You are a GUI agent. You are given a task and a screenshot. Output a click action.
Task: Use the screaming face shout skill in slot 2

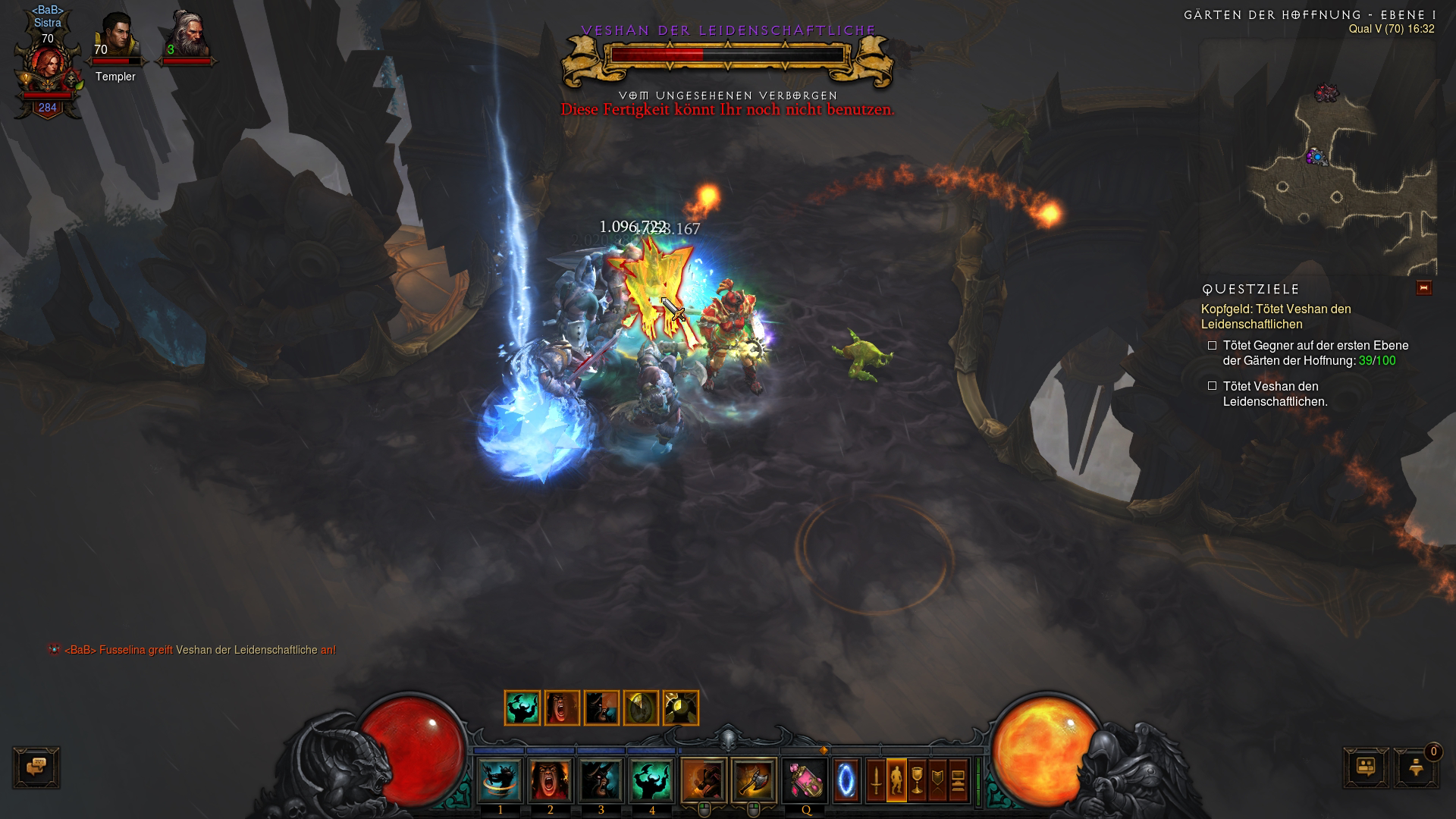point(551,780)
